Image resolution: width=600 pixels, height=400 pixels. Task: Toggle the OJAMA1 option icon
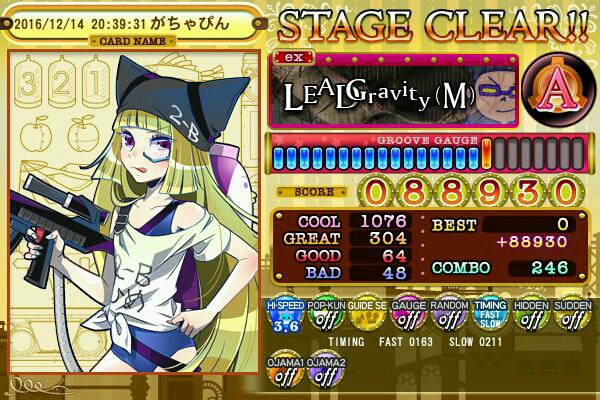(284, 371)
